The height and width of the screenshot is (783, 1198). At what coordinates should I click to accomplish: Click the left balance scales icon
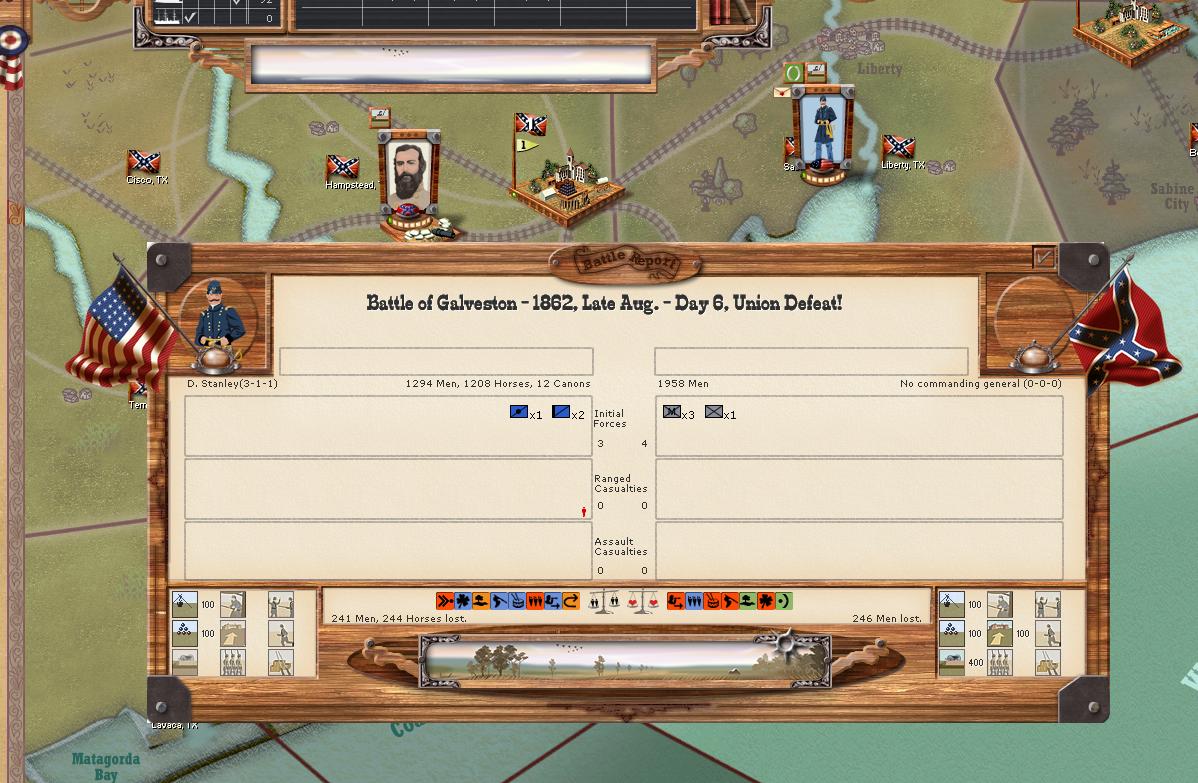pyautogui.click(x=605, y=602)
